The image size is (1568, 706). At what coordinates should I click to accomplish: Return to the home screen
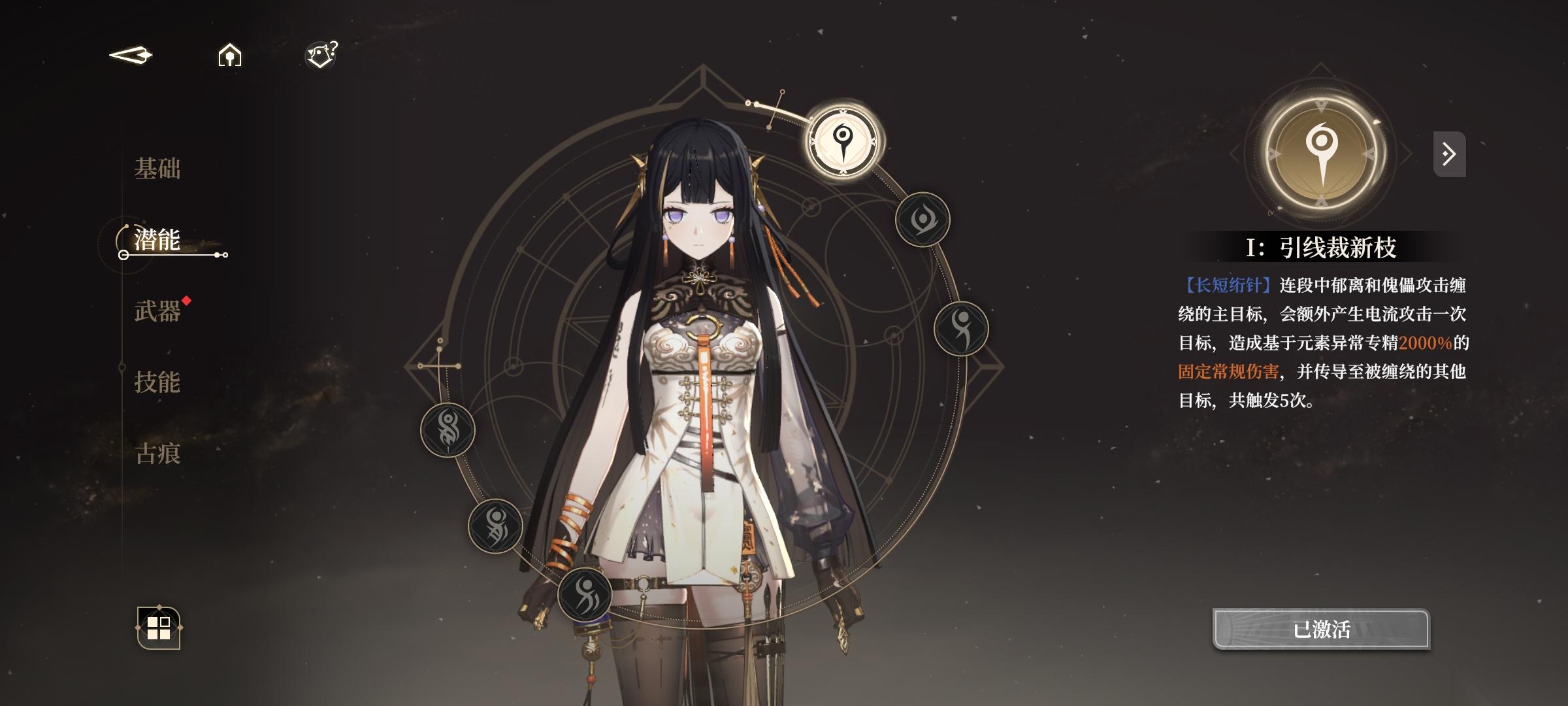pos(229,56)
